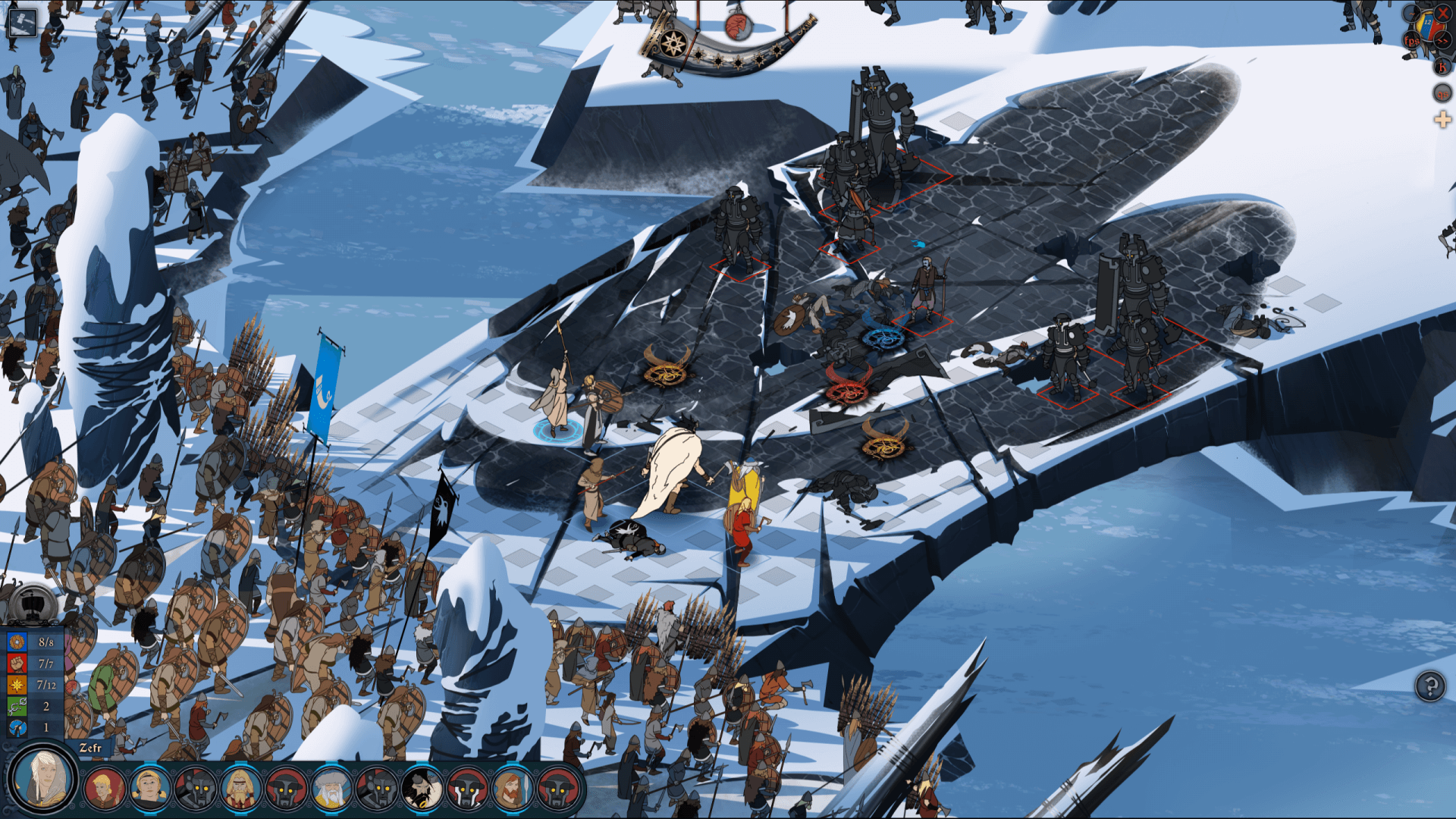The height and width of the screenshot is (819, 1456).
Task: Click the willpower star icon showing 7/12
Action: pyautogui.click(x=17, y=685)
